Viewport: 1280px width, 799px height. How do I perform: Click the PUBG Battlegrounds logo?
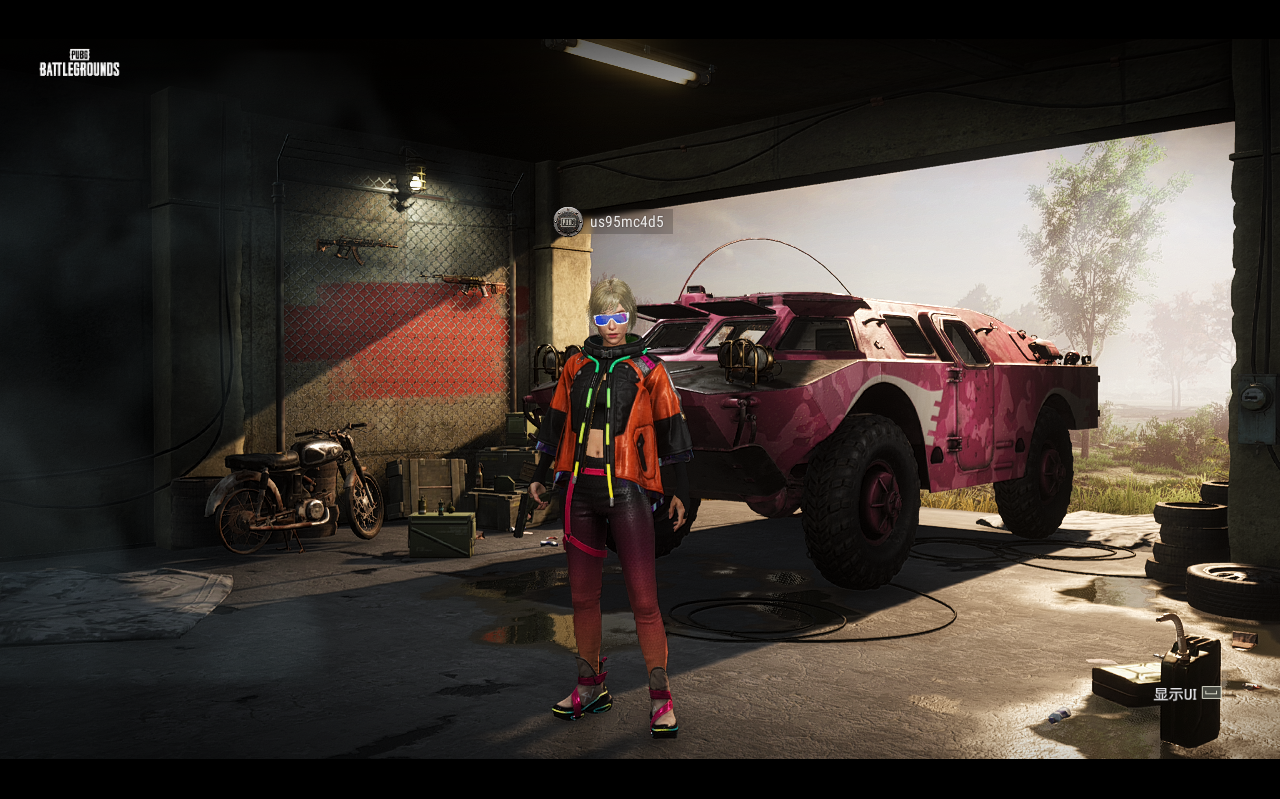(x=80, y=63)
